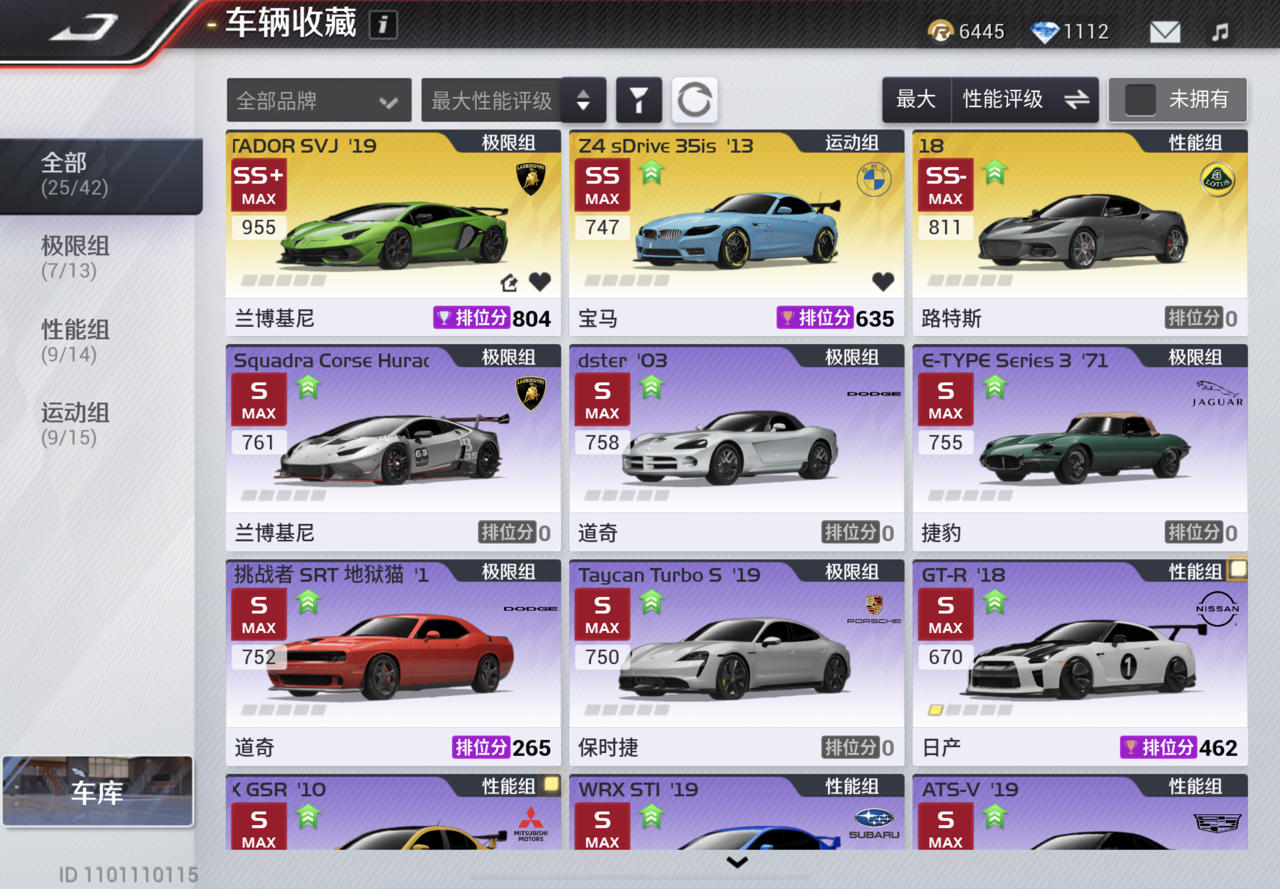Click the diamond currency counter
Image resolution: width=1280 pixels, height=889 pixels.
(1069, 31)
